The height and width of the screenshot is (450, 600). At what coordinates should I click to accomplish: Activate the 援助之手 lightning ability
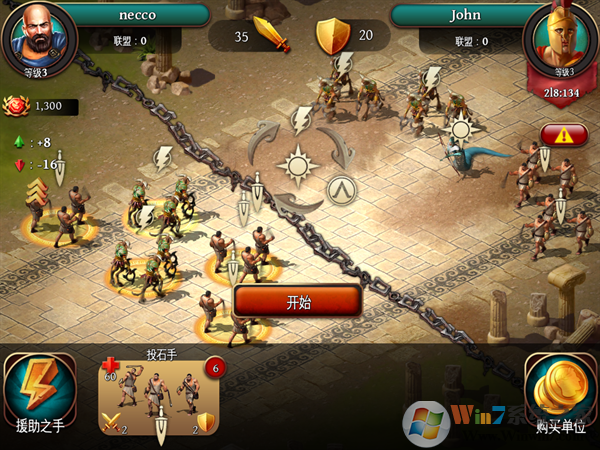click(41, 389)
